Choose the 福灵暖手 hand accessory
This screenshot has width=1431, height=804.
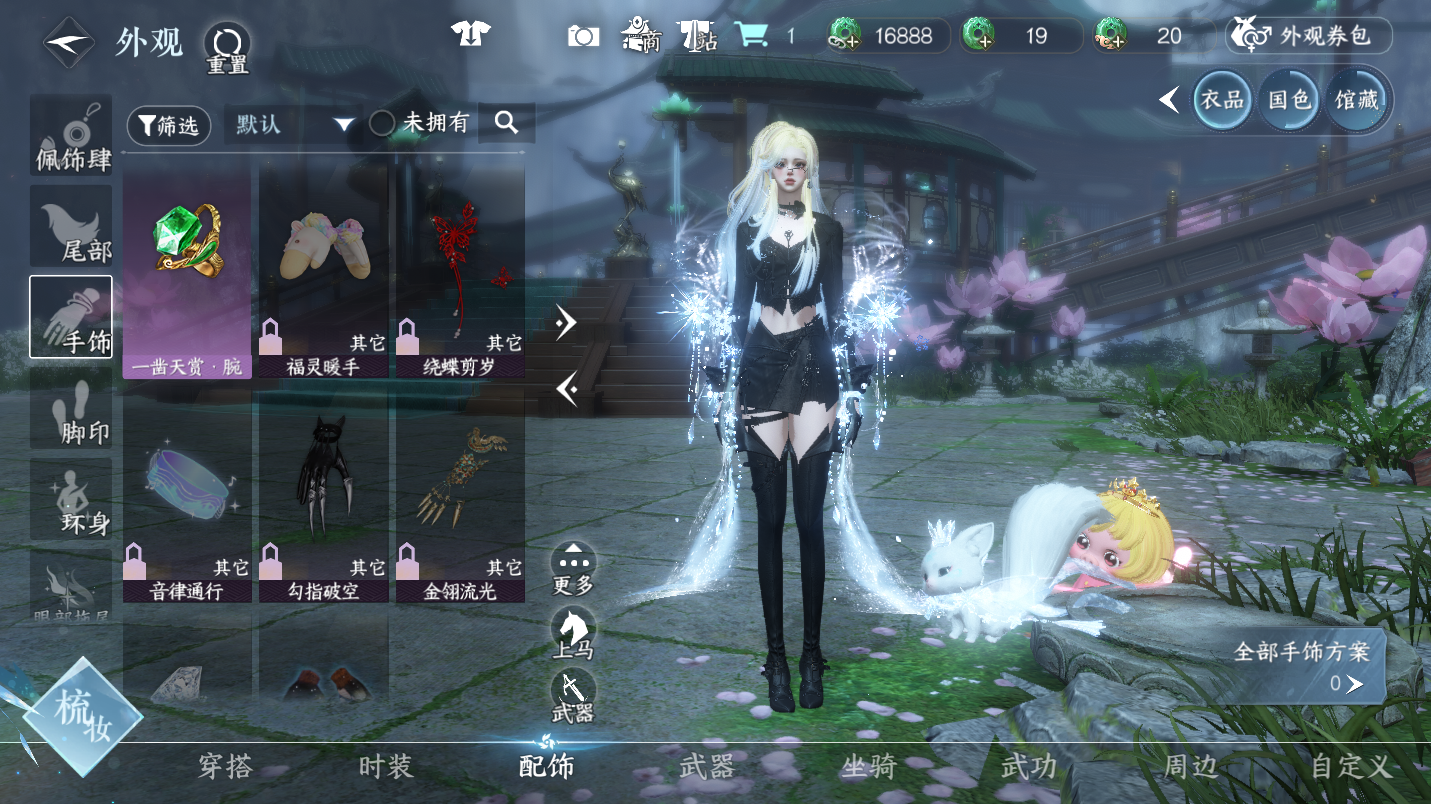(x=324, y=272)
